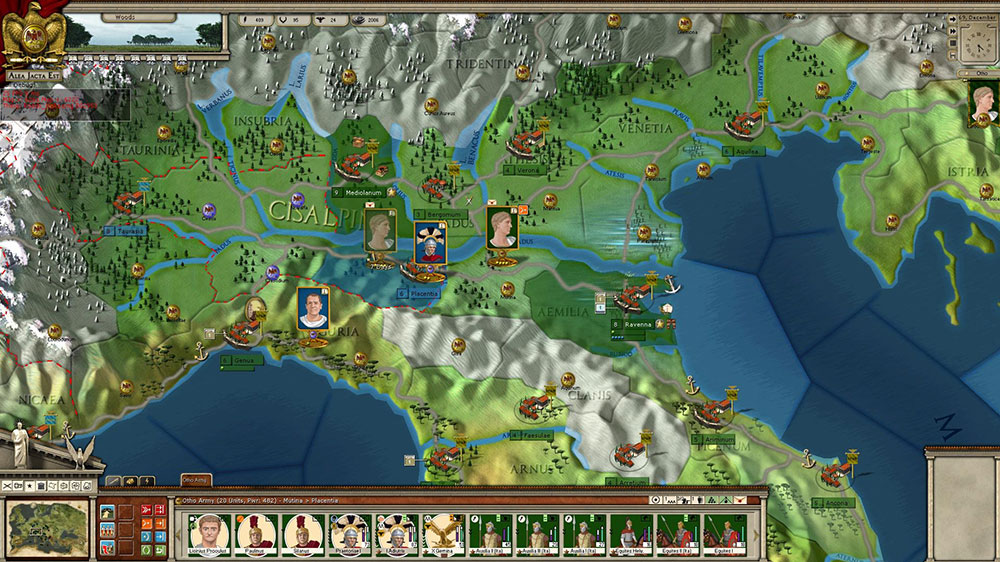
Task: Open the minimap of Europe
Action: 46,525
